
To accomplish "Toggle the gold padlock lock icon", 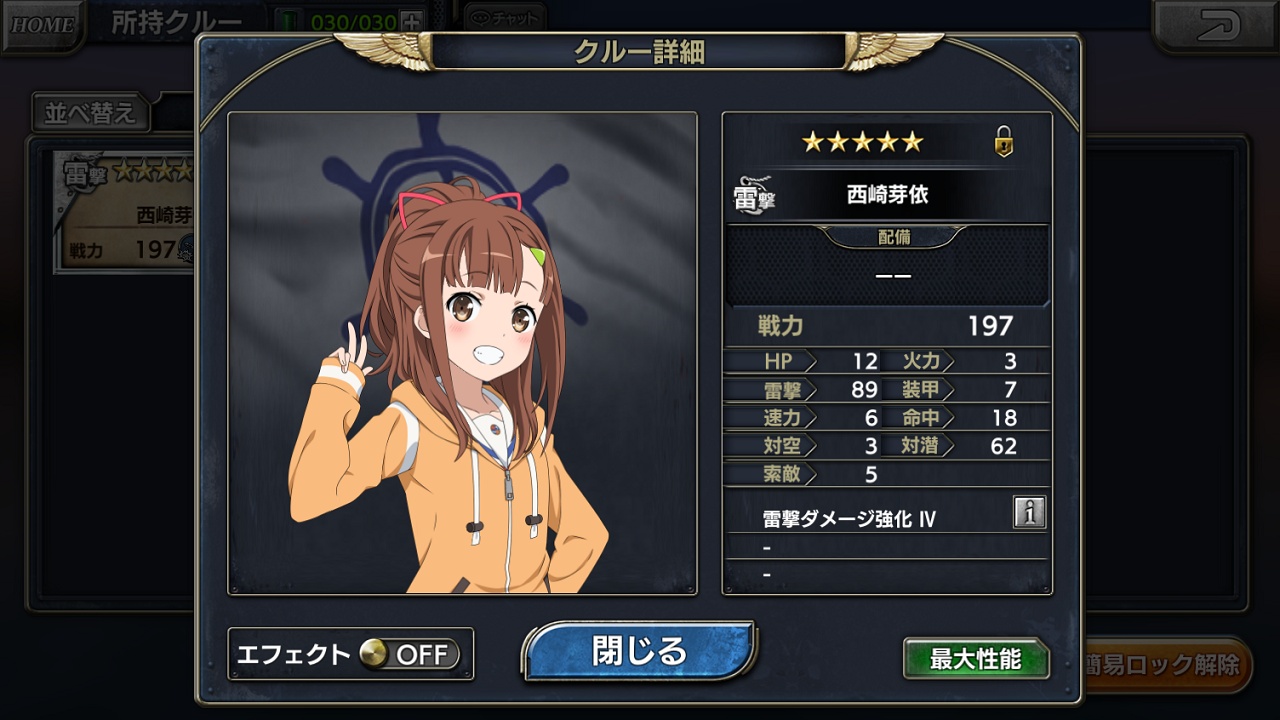I will pyautogui.click(x=1003, y=143).
